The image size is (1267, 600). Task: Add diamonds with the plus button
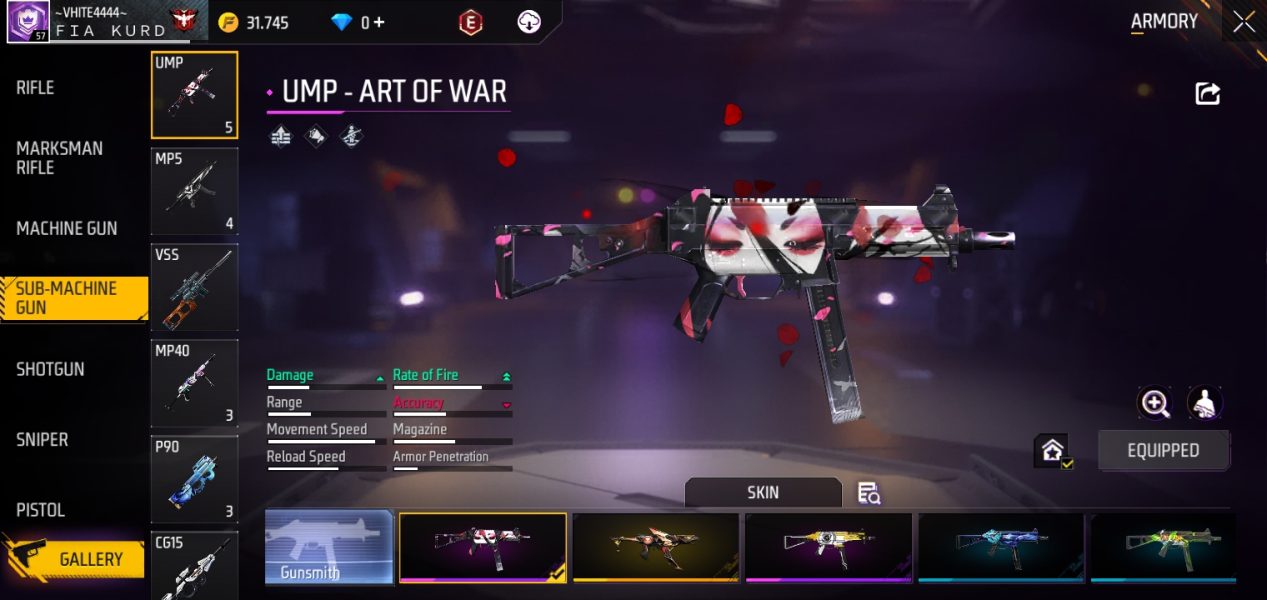click(379, 22)
